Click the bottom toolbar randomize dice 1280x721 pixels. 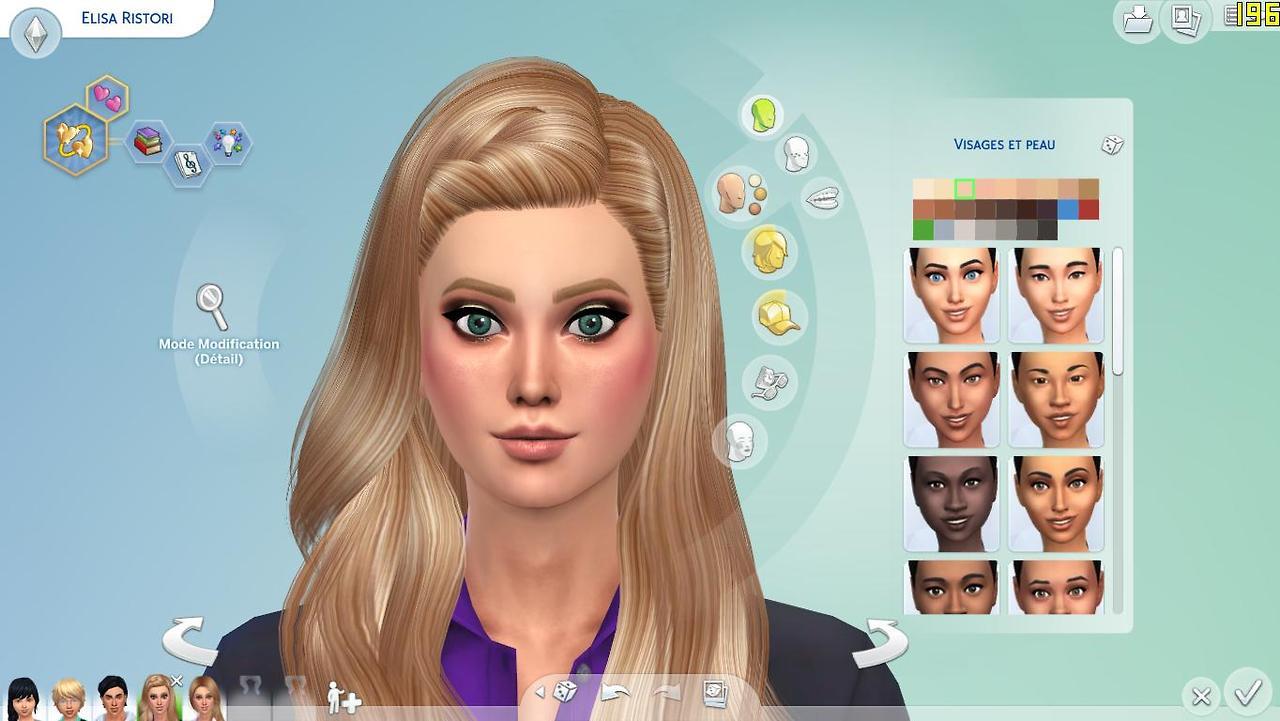[x=565, y=691]
